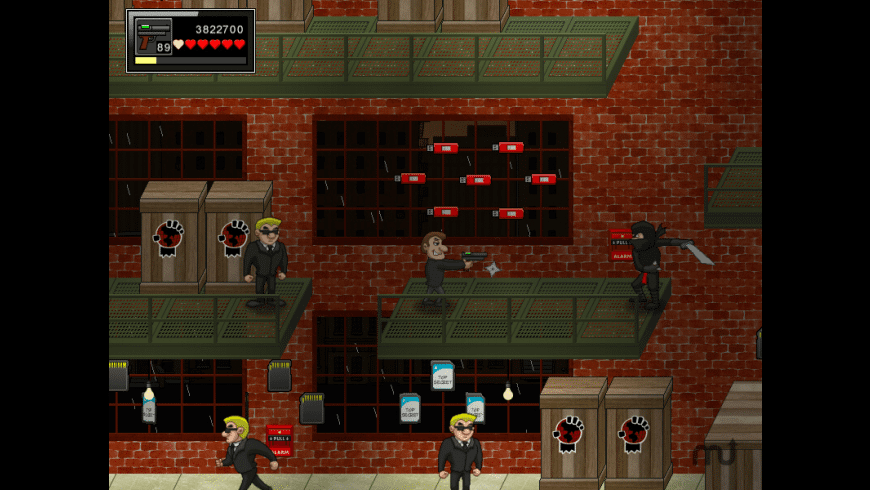The height and width of the screenshot is (490, 870).
Task: Select the pistol weapon icon in the HUD
Action: [153, 37]
